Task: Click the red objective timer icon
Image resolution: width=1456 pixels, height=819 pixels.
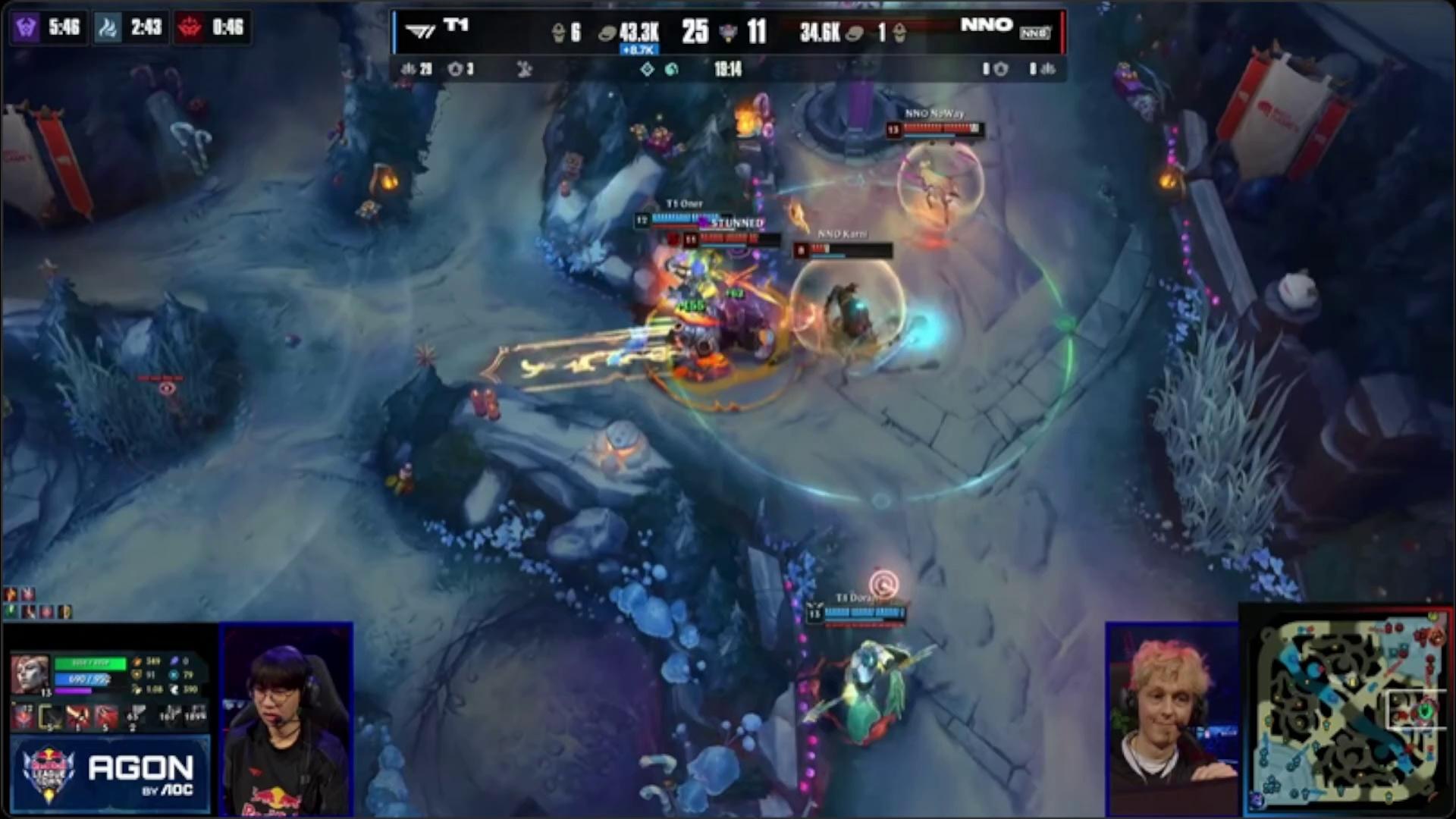Action: pos(190,28)
